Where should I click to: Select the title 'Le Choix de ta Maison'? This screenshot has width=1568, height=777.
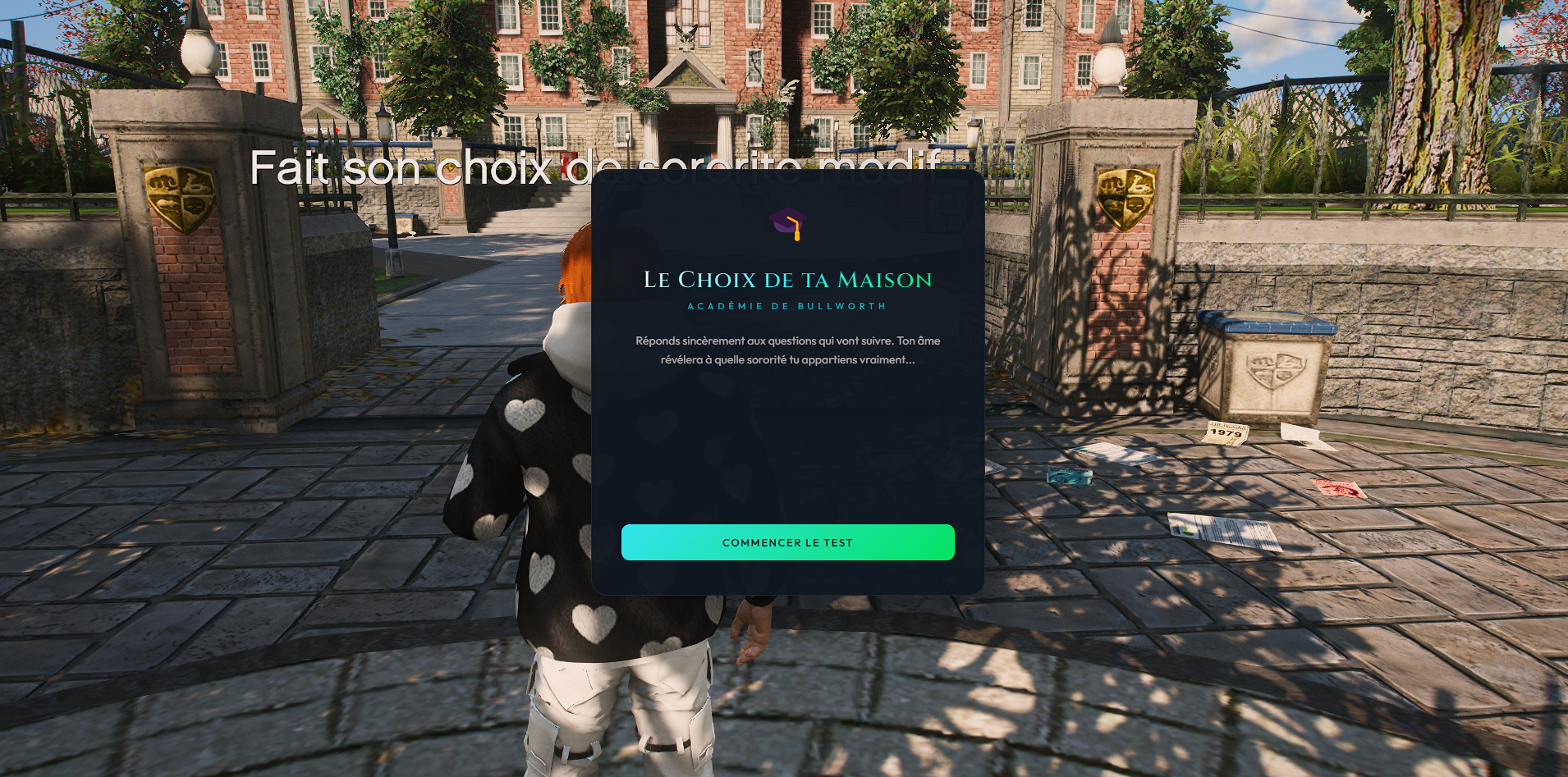coord(786,280)
